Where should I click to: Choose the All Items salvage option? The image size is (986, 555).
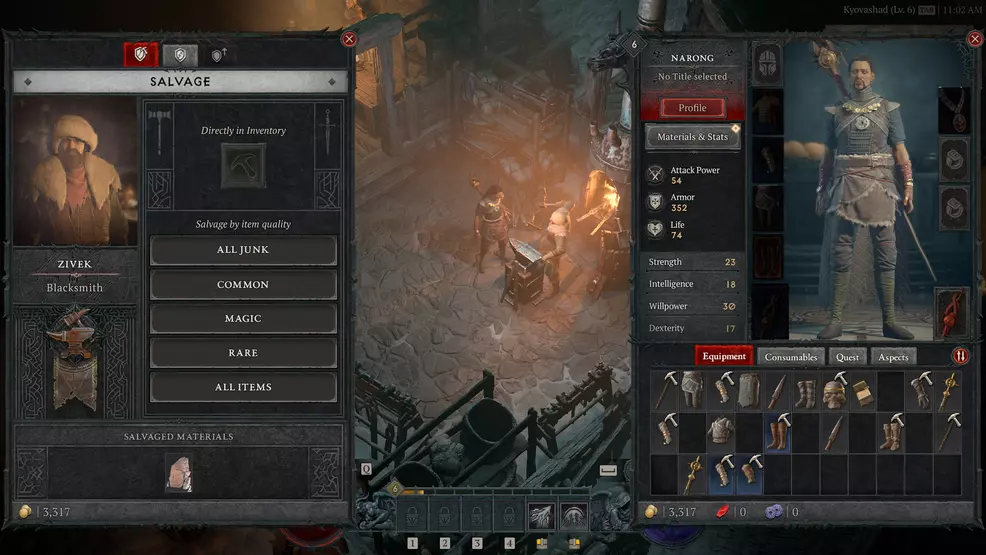[243, 387]
